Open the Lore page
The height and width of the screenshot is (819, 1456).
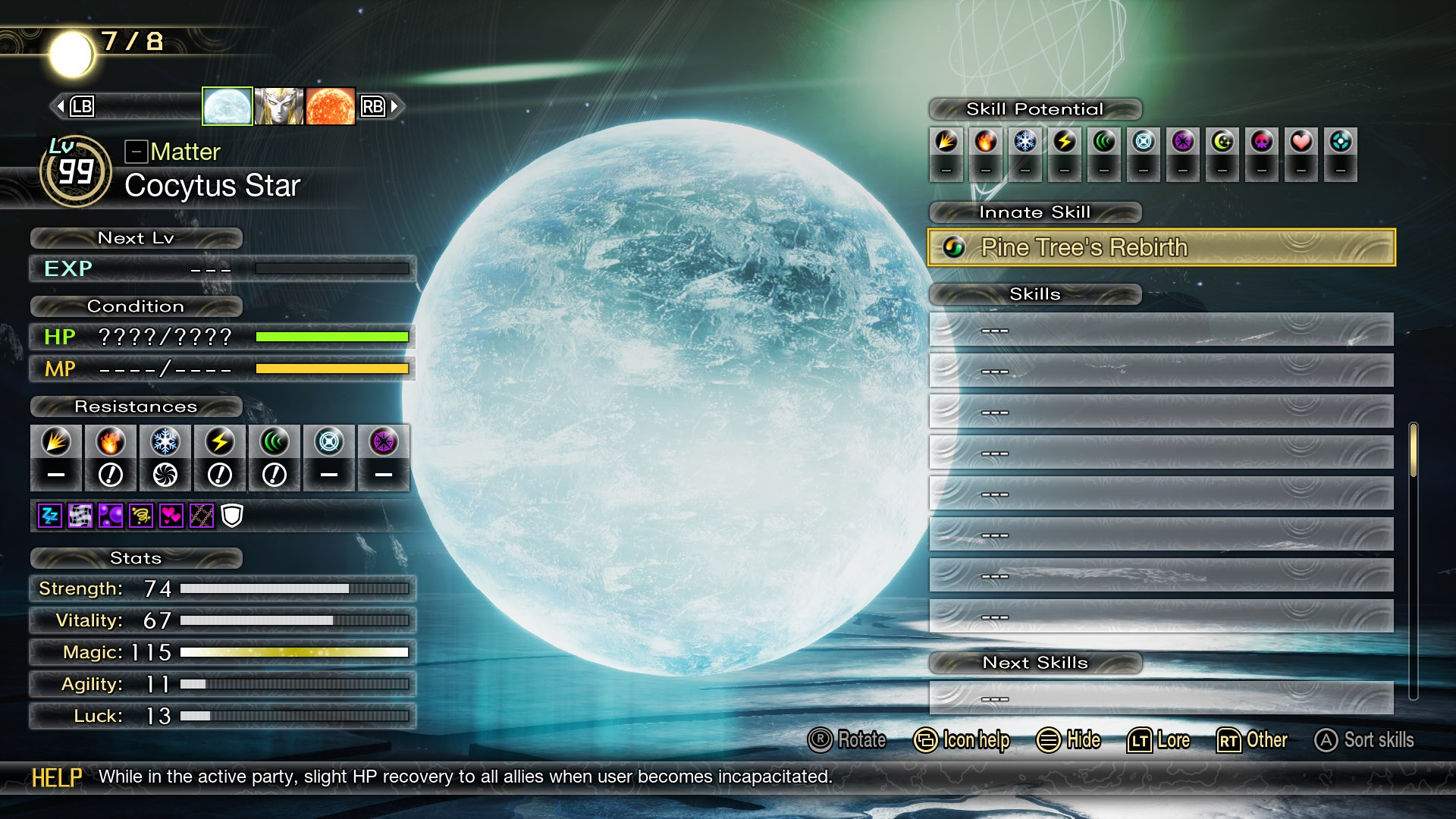(1159, 740)
